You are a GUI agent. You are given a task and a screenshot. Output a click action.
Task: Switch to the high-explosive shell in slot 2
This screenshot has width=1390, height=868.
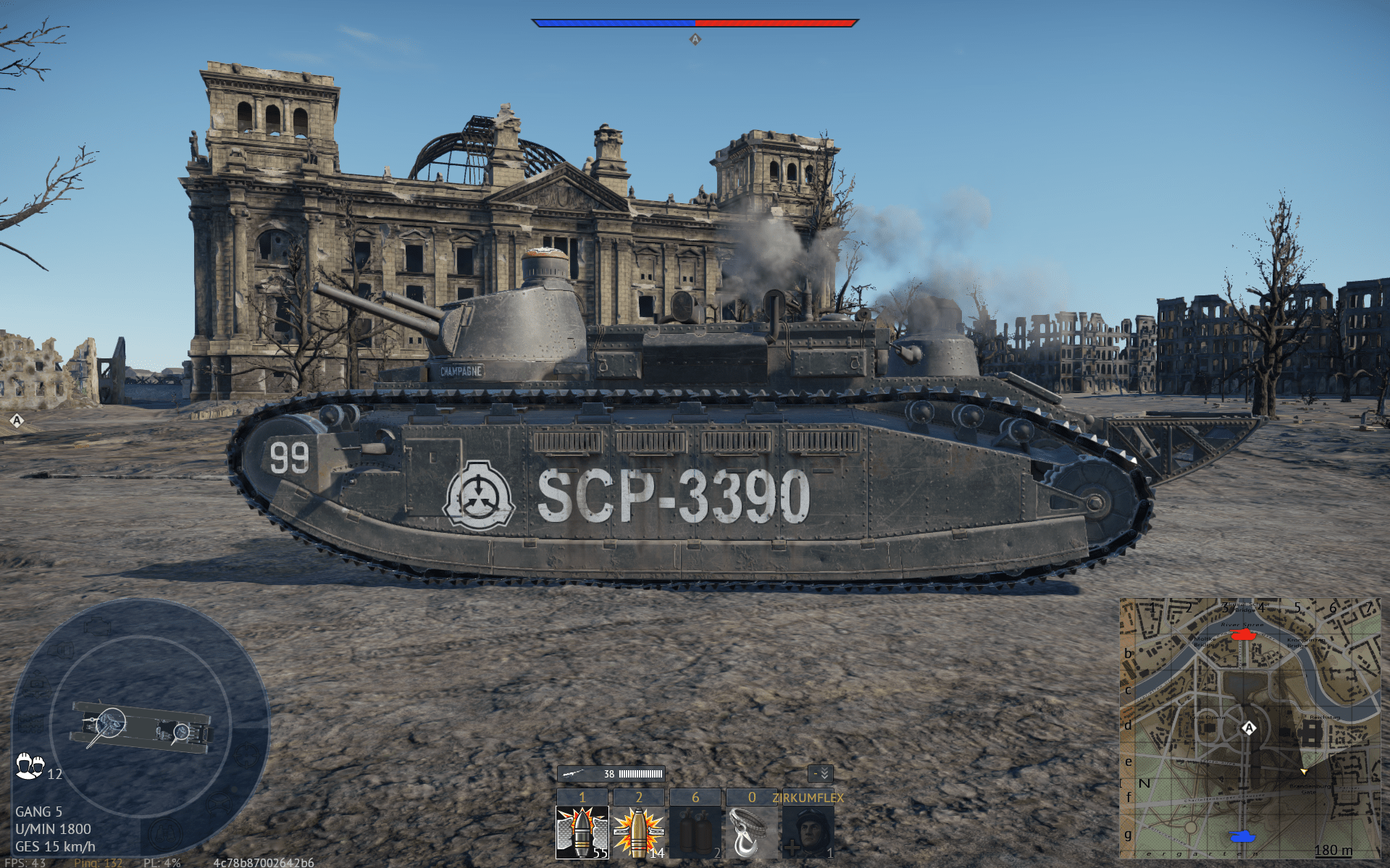click(638, 833)
